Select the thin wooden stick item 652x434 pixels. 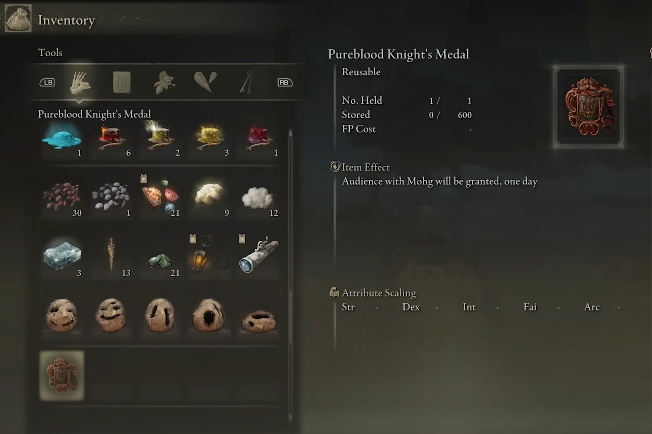tap(110, 255)
